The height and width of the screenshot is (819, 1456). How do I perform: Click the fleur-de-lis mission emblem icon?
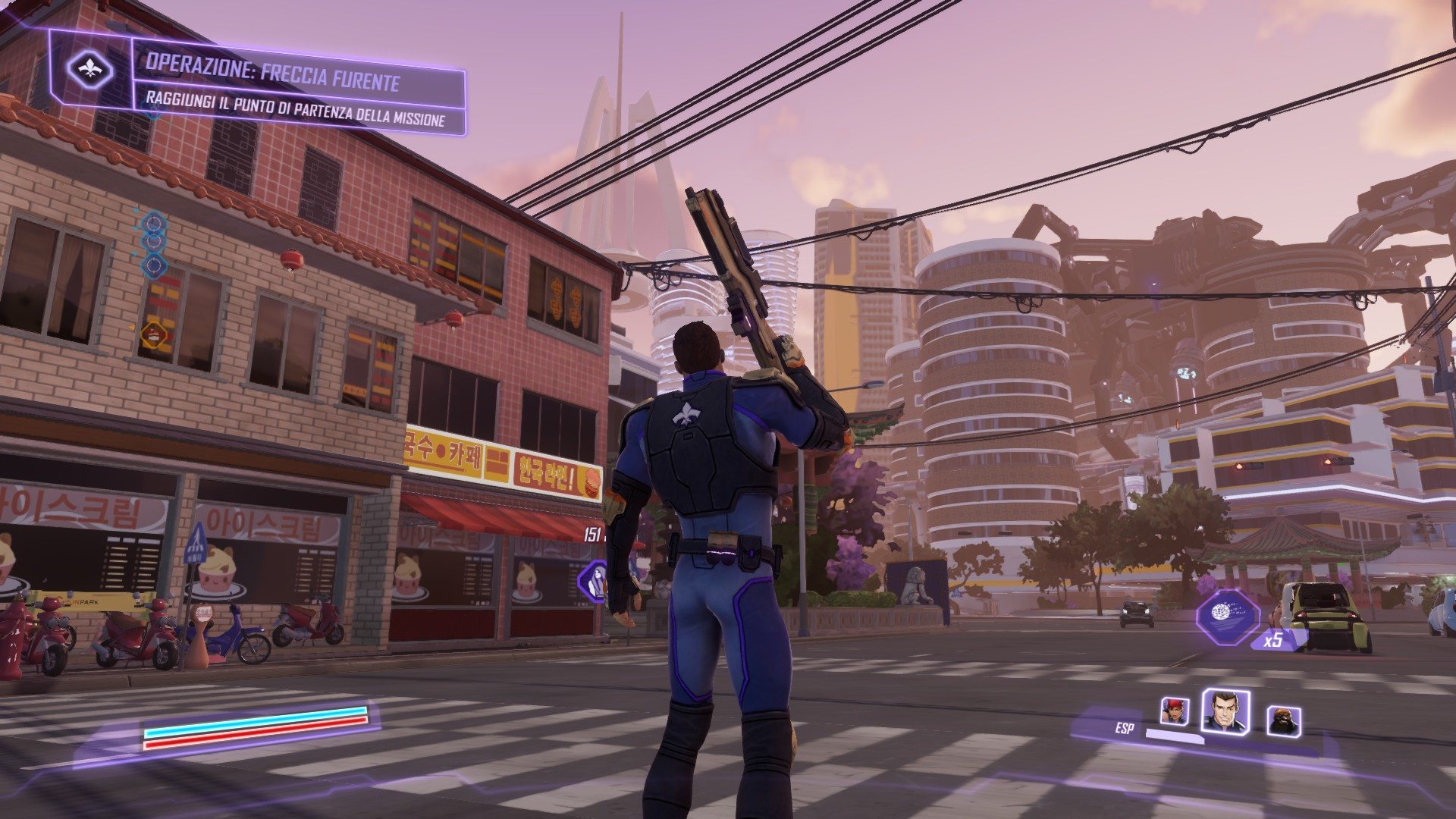(x=90, y=71)
